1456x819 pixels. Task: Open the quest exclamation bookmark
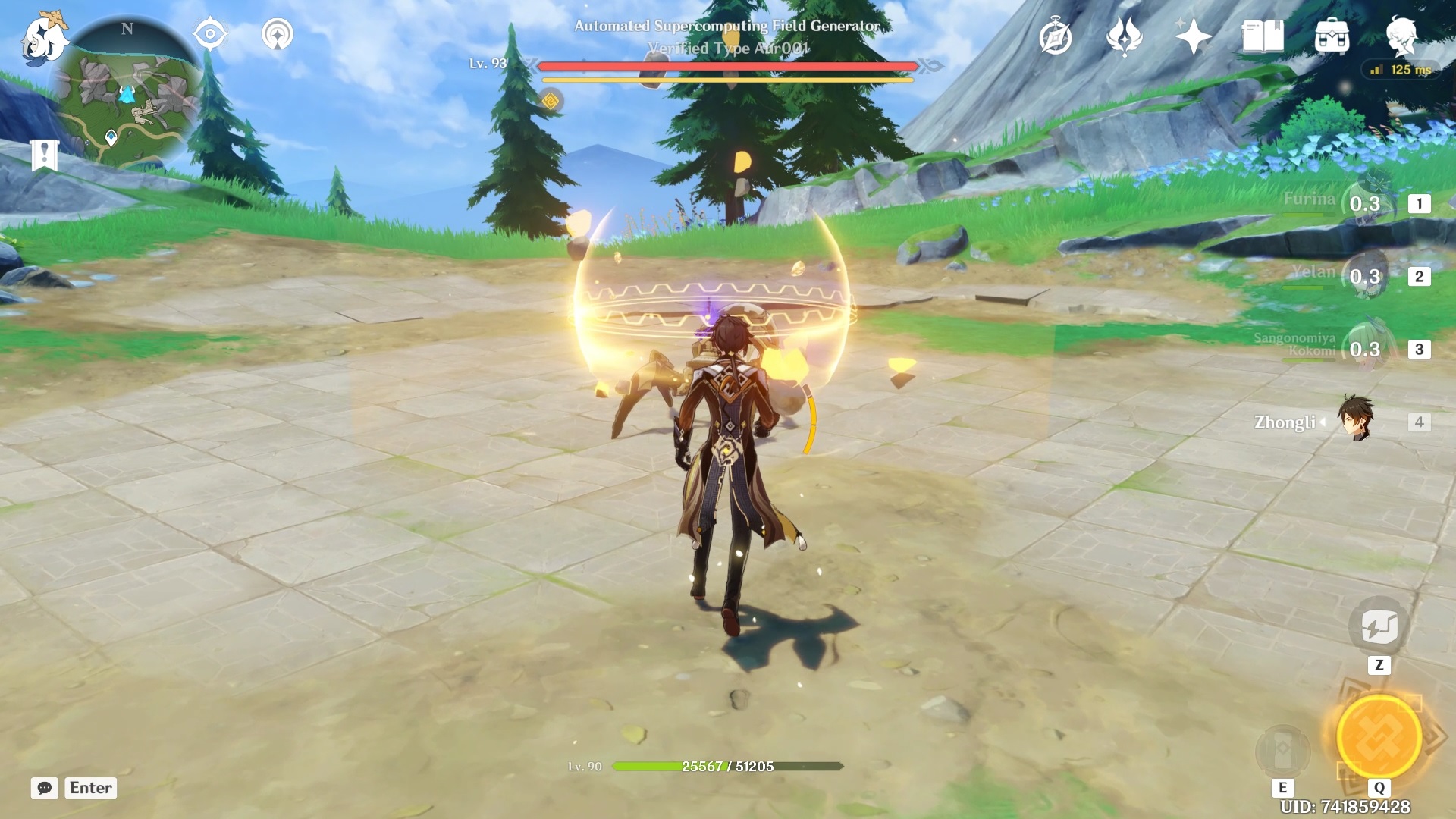pos(45,155)
